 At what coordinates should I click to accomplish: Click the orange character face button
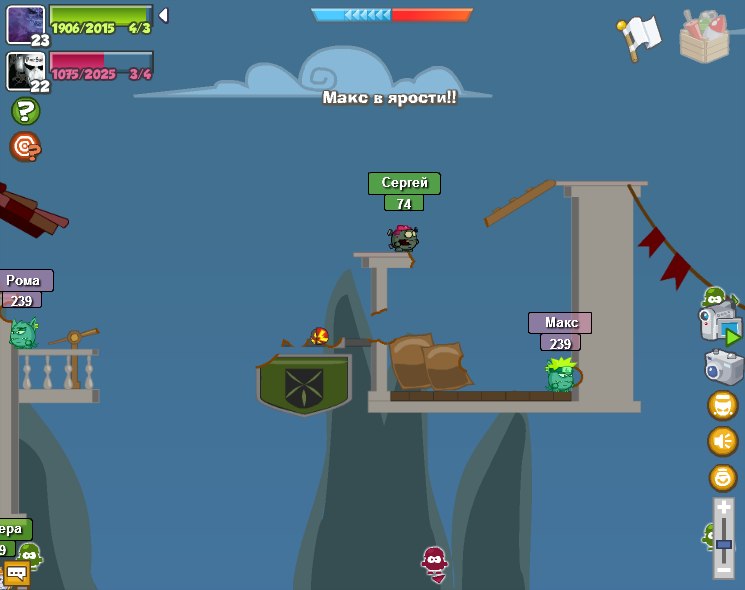pos(722,405)
